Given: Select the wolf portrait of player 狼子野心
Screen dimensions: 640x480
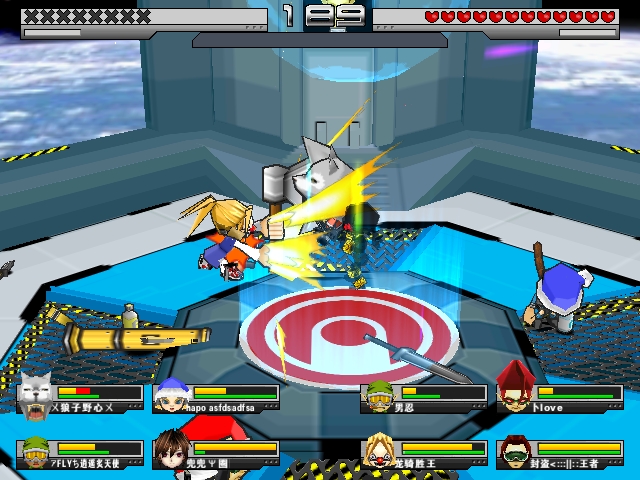Looking at the screenshot, I should pyautogui.click(x=35, y=393).
